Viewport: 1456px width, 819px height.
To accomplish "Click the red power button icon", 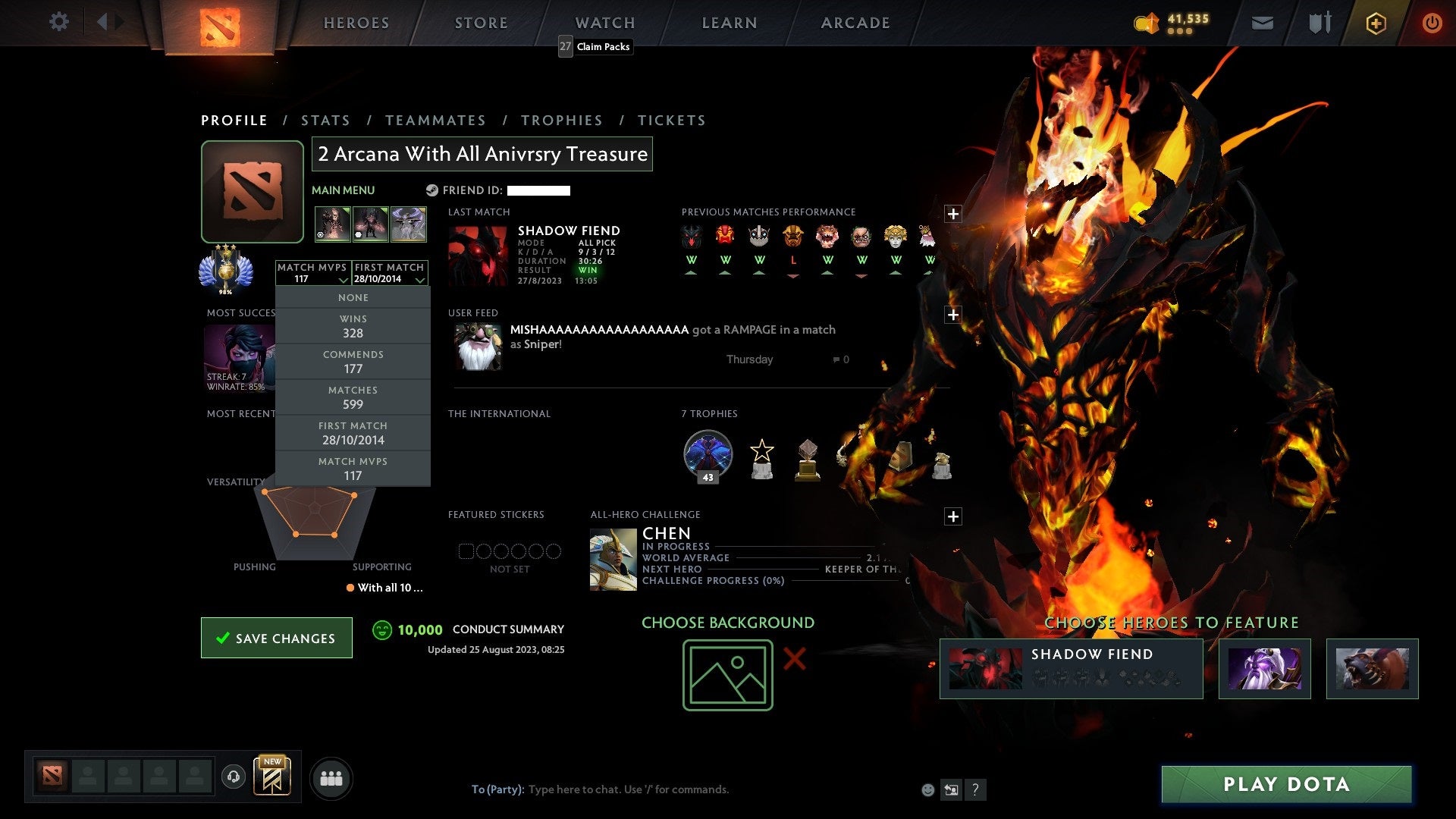I will click(1432, 23).
